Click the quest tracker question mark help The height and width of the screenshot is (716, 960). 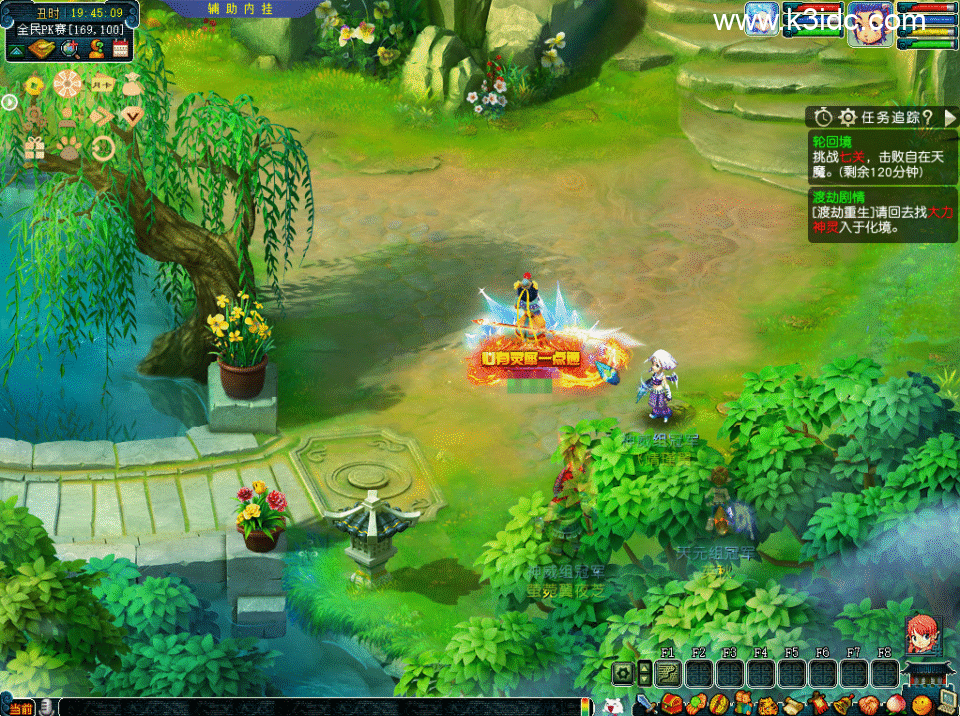pos(928,117)
